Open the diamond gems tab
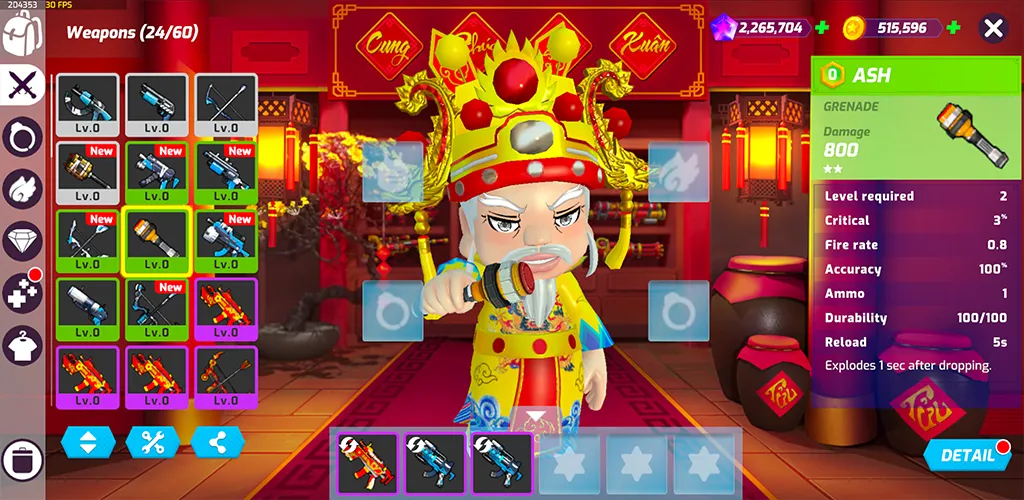1024x500 pixels. click(x=22, y=241)
